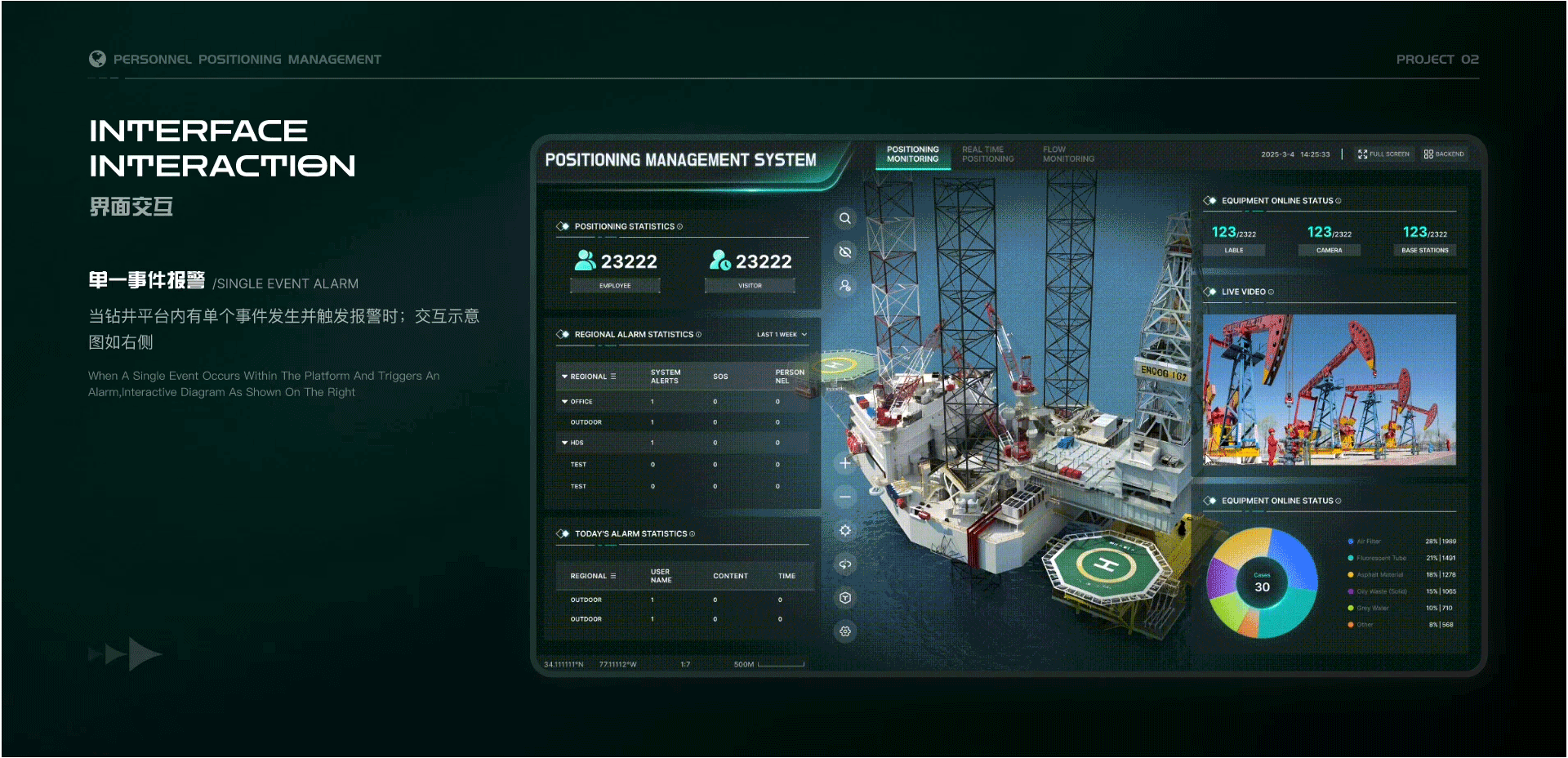Screen dimensions: 1568x758
Task: Zoom in using the plus icon
Action: click(845, 462)
